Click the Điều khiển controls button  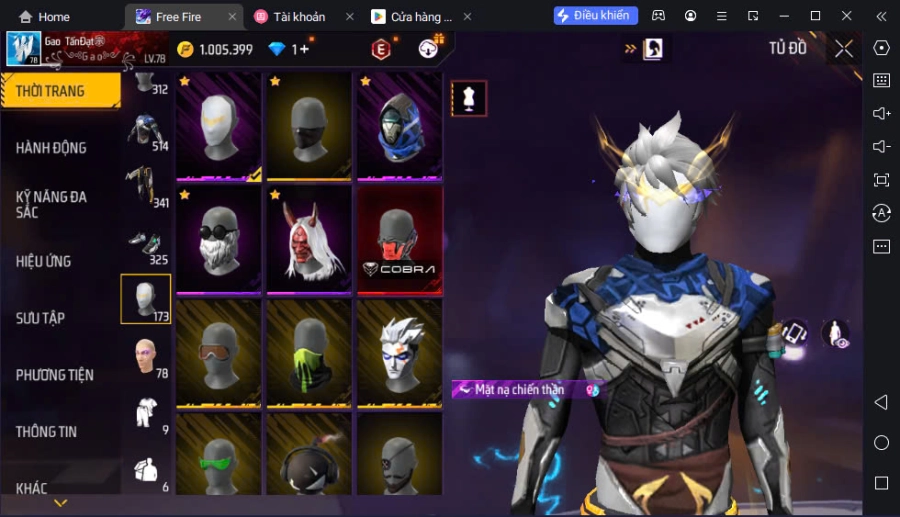596,16
